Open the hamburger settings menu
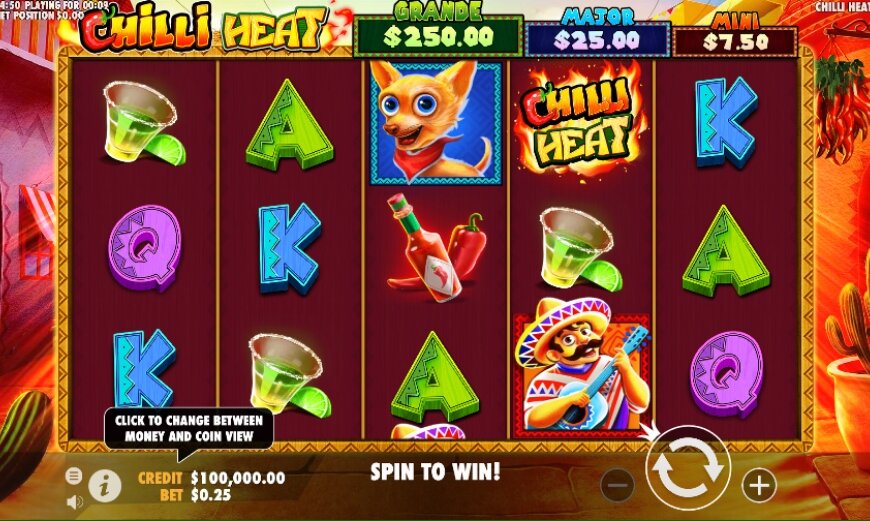Screen dimensions: 870x521 [x=74, y=476]
